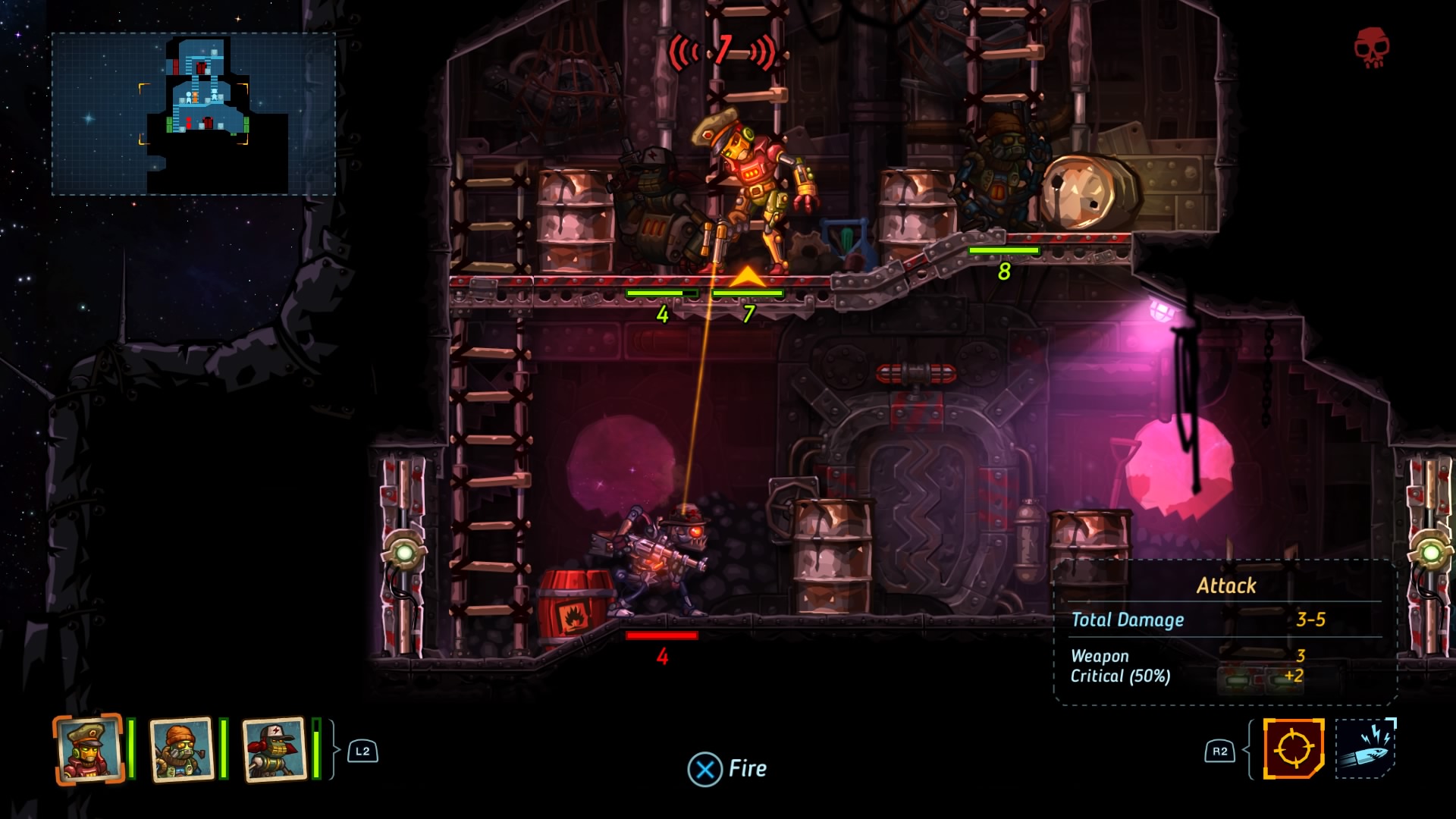The width and height of the screenshot is (1456, 819).
Task: Select the crosshair attack ability
Action: coord(1293,749)
